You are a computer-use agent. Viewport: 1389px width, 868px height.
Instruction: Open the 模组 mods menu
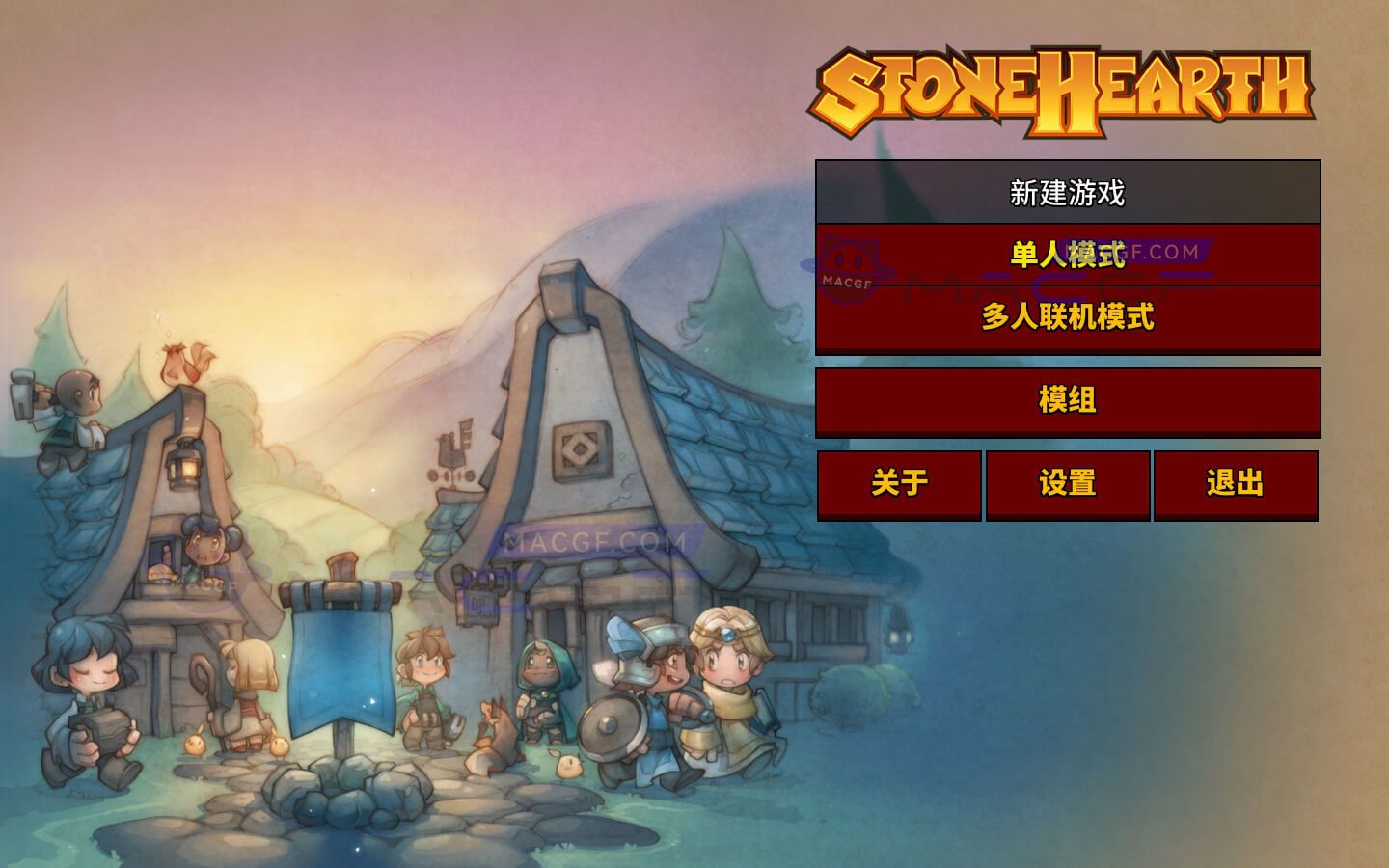pyautogui.click(x=1068, y=402)
